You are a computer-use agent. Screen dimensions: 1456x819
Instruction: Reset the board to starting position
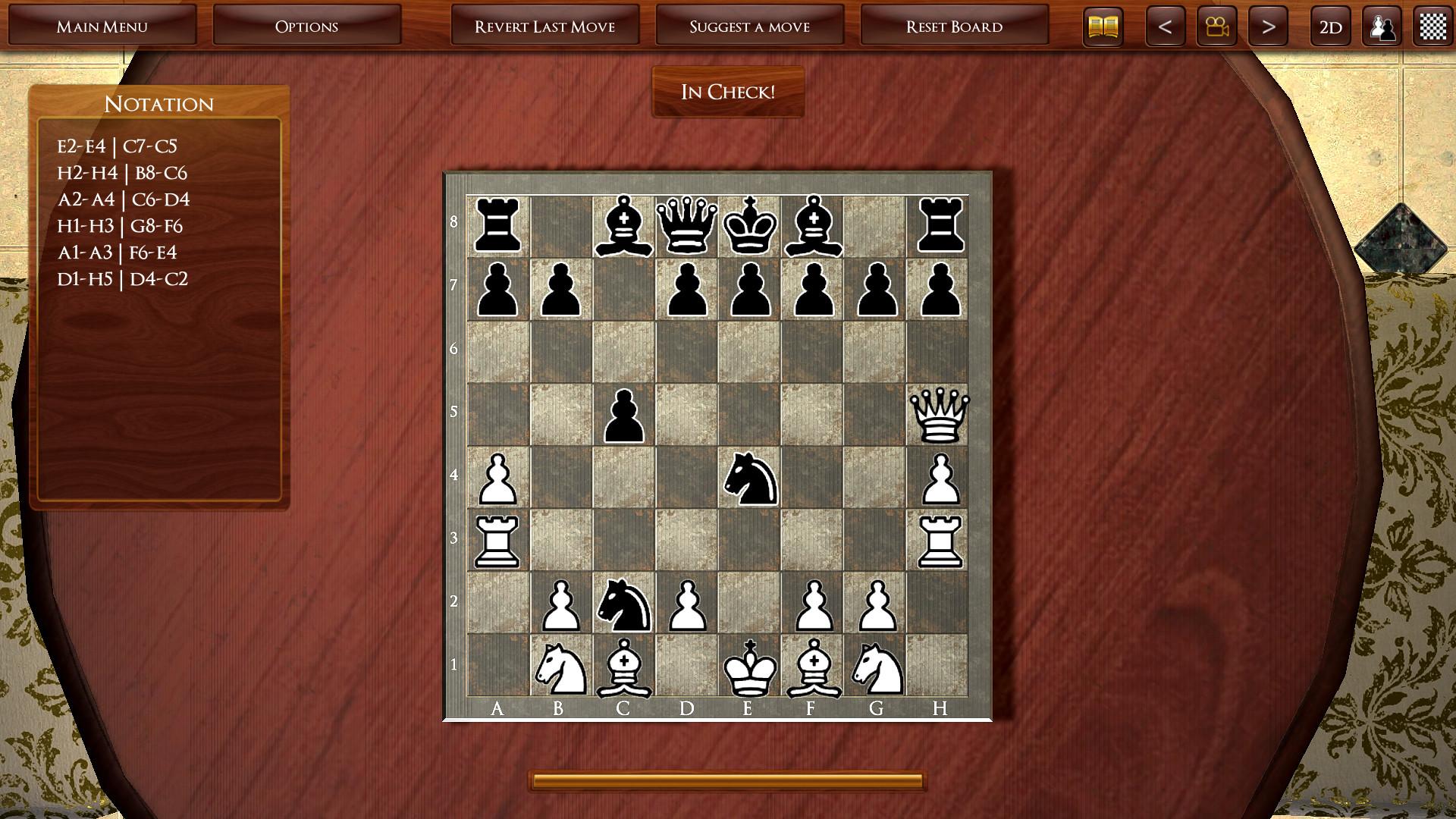tap(954, 25)
